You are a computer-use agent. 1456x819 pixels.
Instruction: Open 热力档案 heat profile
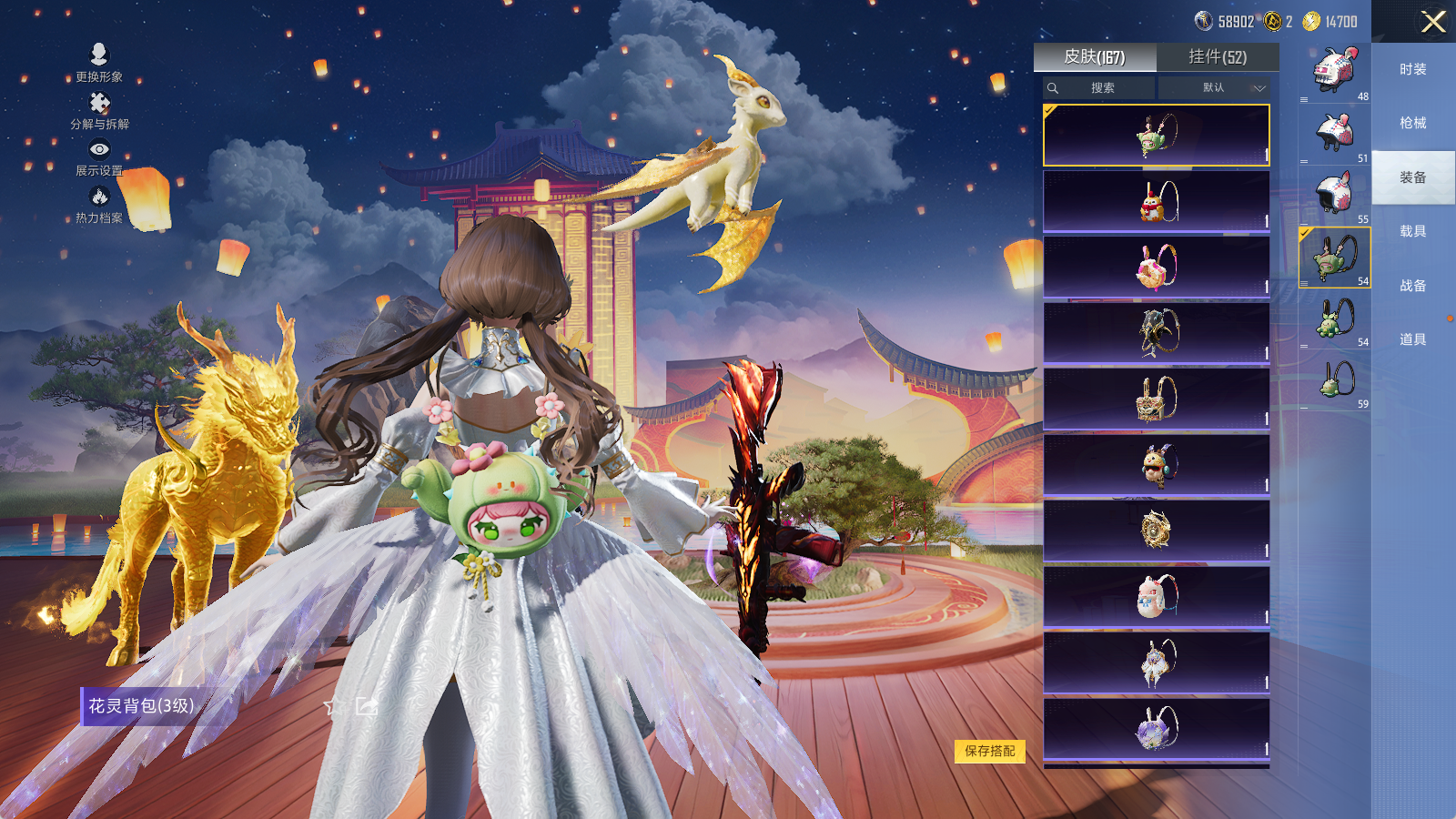pyautogui.click(x=99, y=205)
